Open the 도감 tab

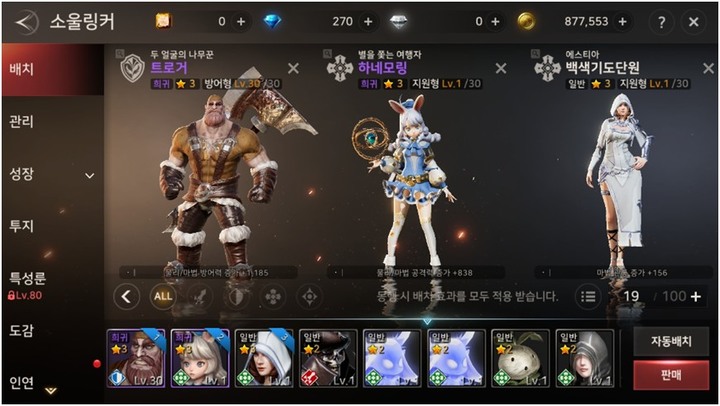[22, 331]
